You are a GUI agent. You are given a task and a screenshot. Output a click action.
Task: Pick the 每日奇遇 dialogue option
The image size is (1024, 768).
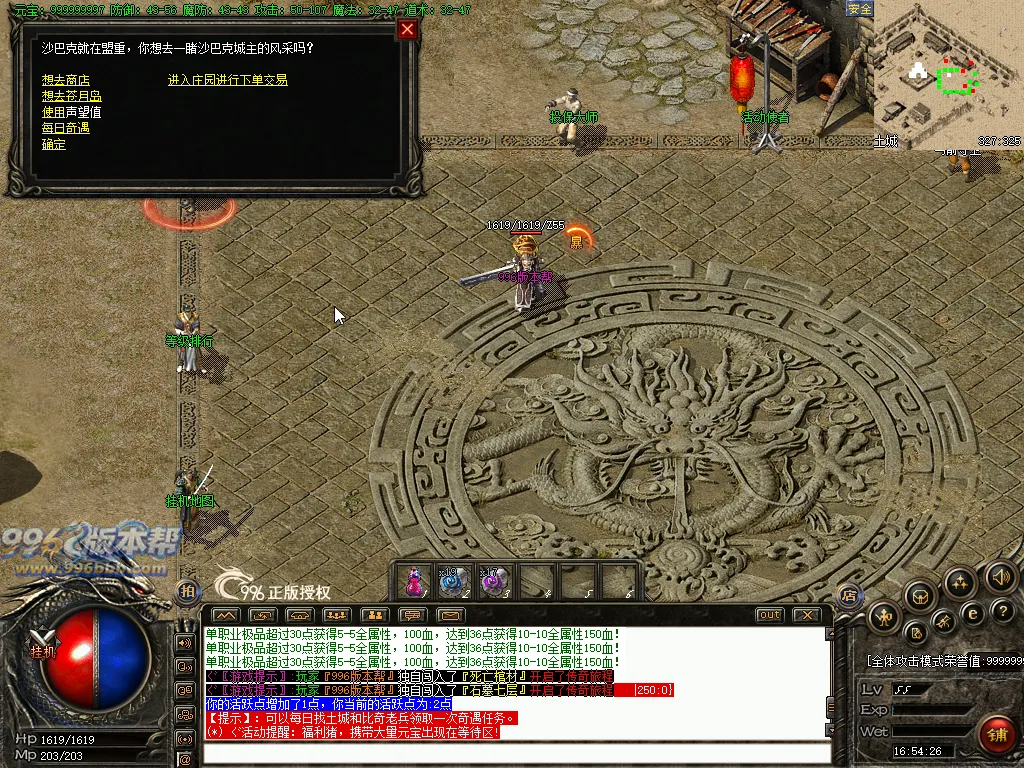pos(65,128)
